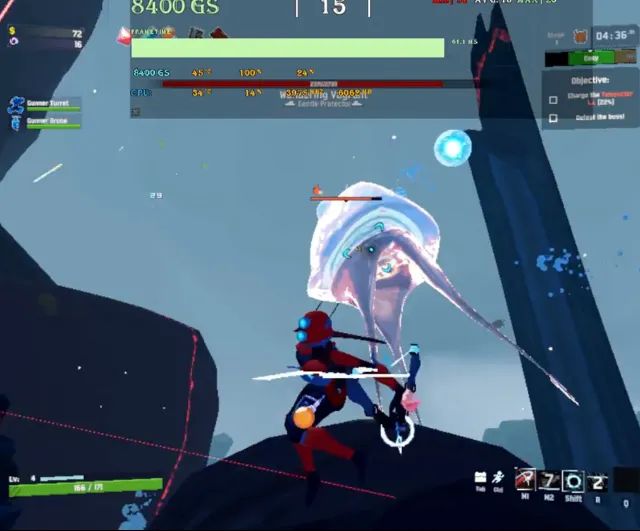
Task: Select the primary skill icon above M1
Action: point(526,480)
